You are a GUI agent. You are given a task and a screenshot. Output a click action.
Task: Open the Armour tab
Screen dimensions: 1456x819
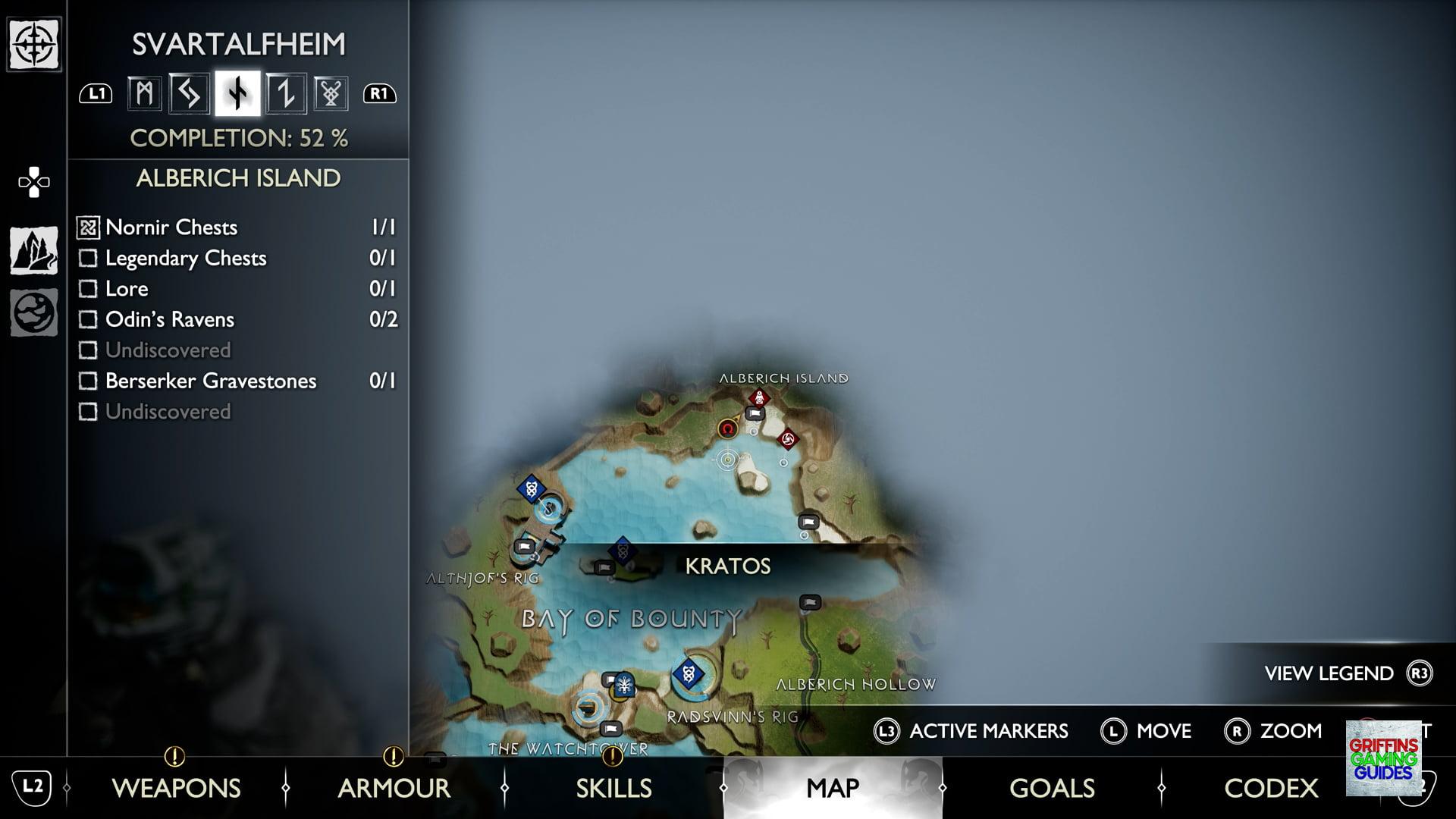click(394, 788)
